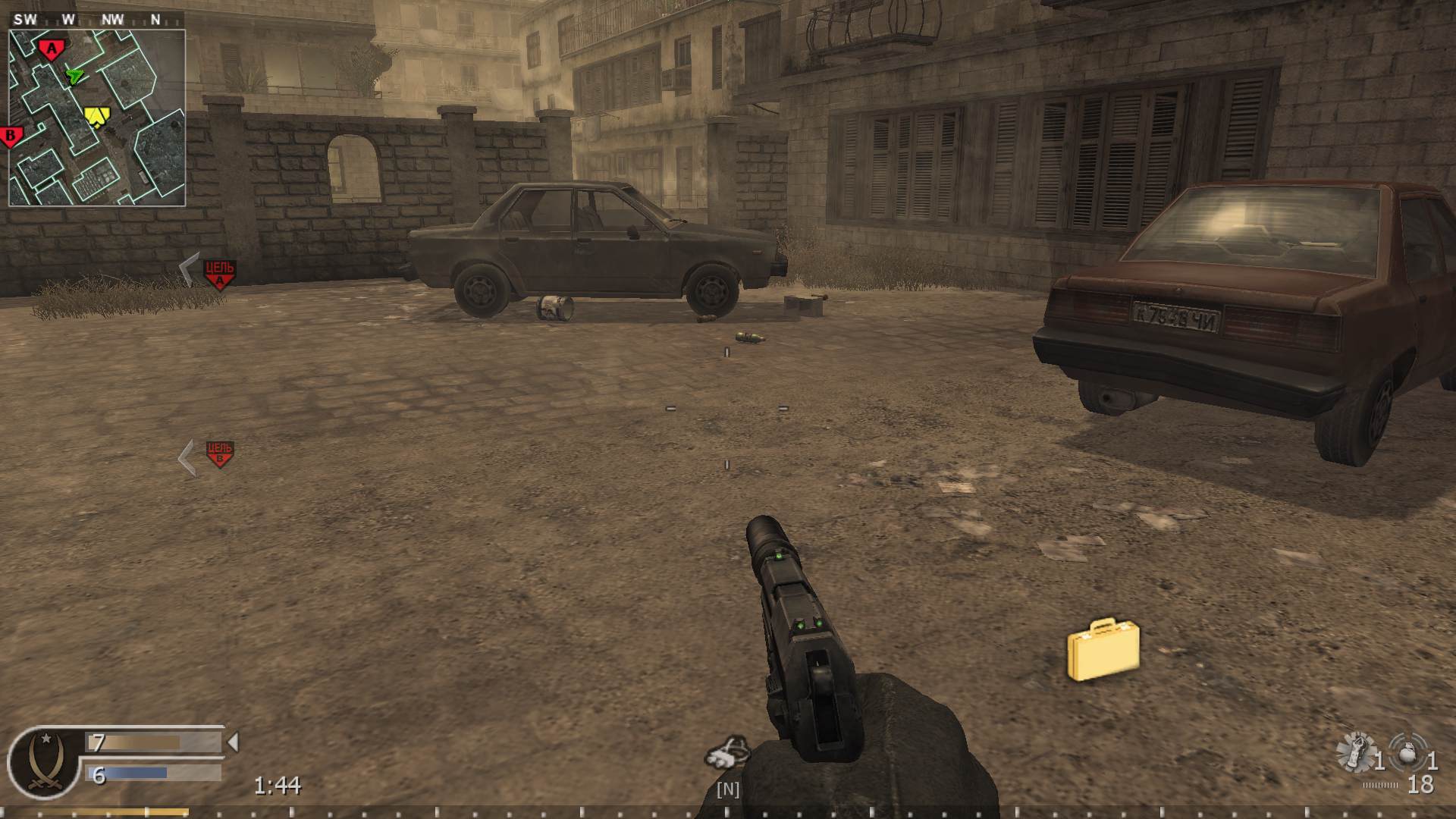Toggle the [N] compass heading indicator
This screenshot has width=1456, height=819.
click(727, 789)
